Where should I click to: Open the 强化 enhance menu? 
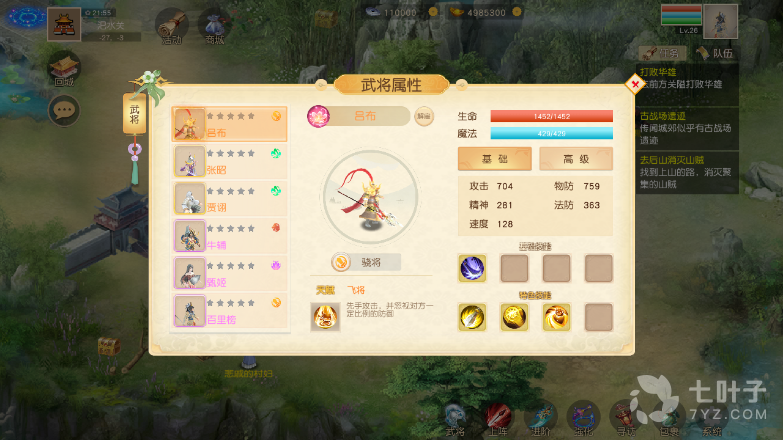point(582,417)
